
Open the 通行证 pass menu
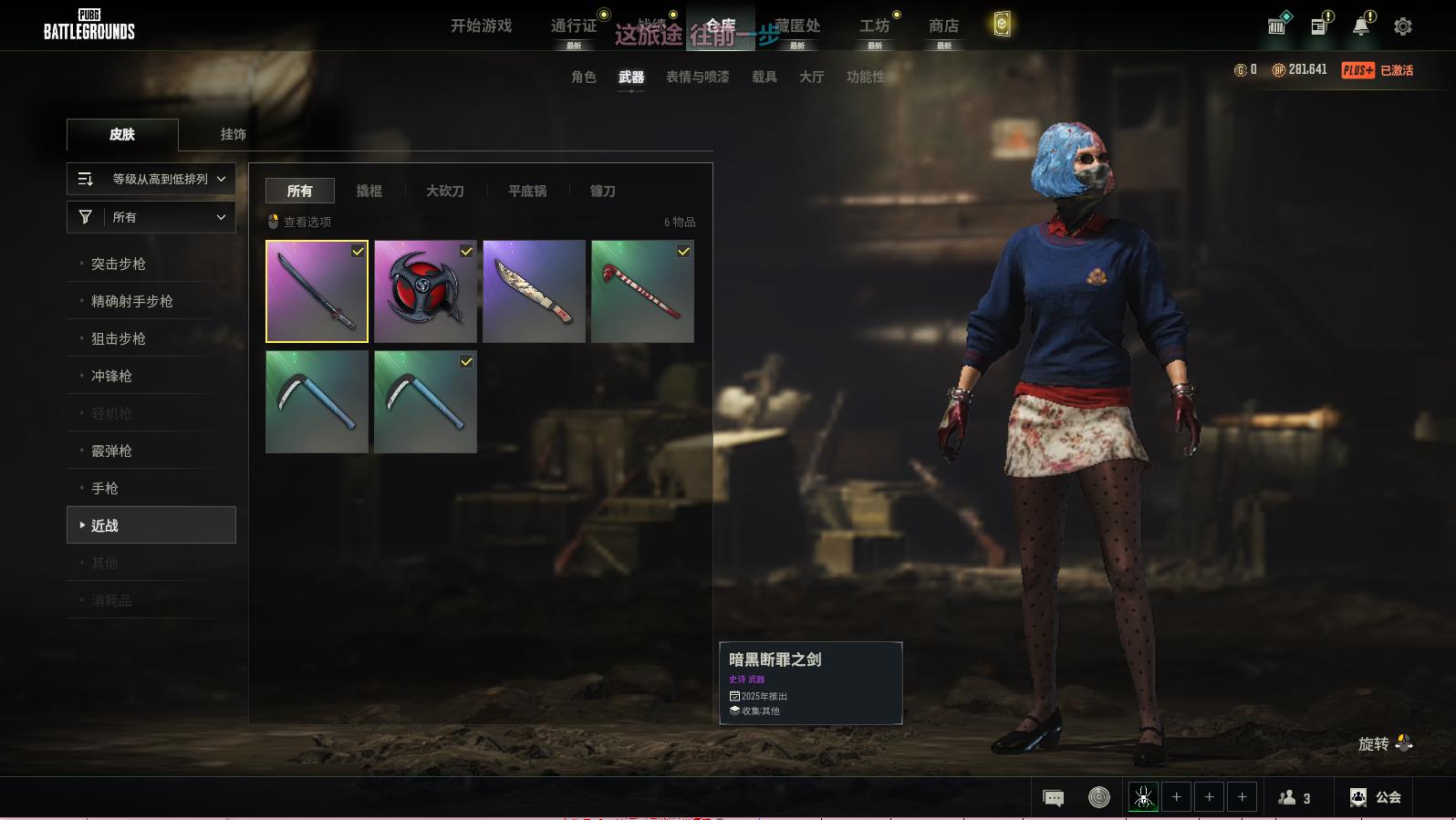click(x=574, y=26)
